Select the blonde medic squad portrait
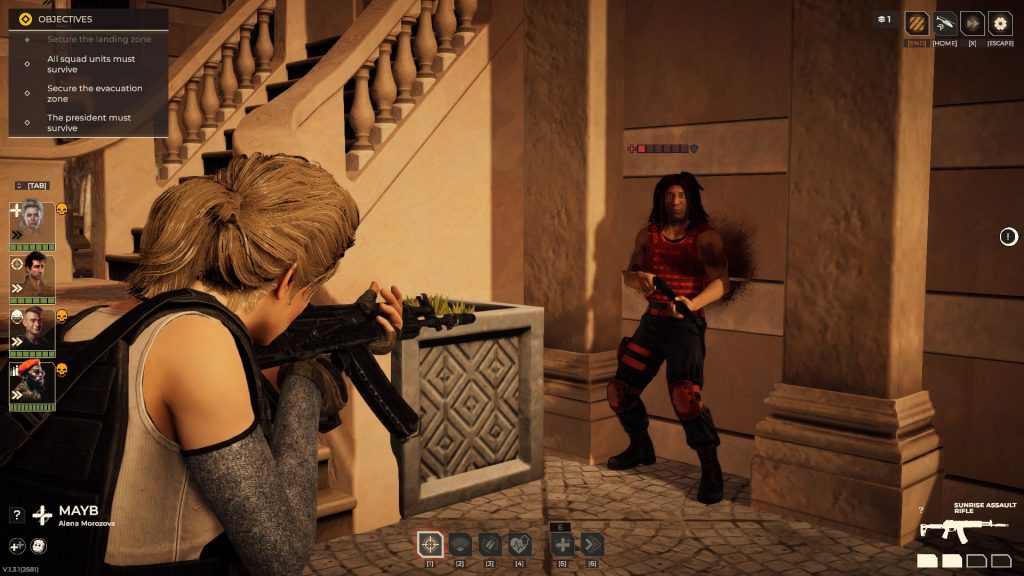Screen dimensions: 1024x576 (32, 221)
